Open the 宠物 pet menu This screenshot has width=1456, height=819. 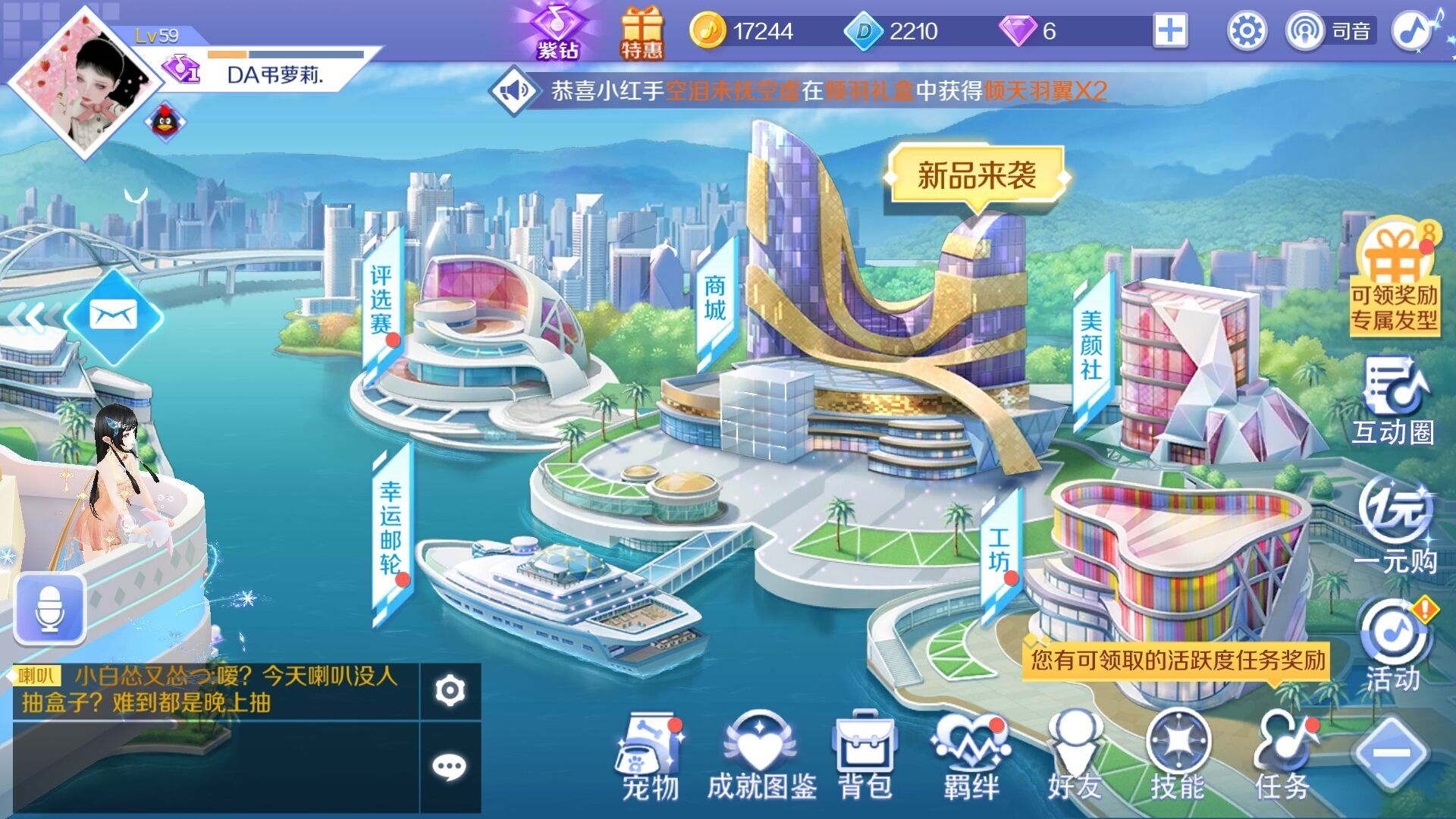(650, 756)
